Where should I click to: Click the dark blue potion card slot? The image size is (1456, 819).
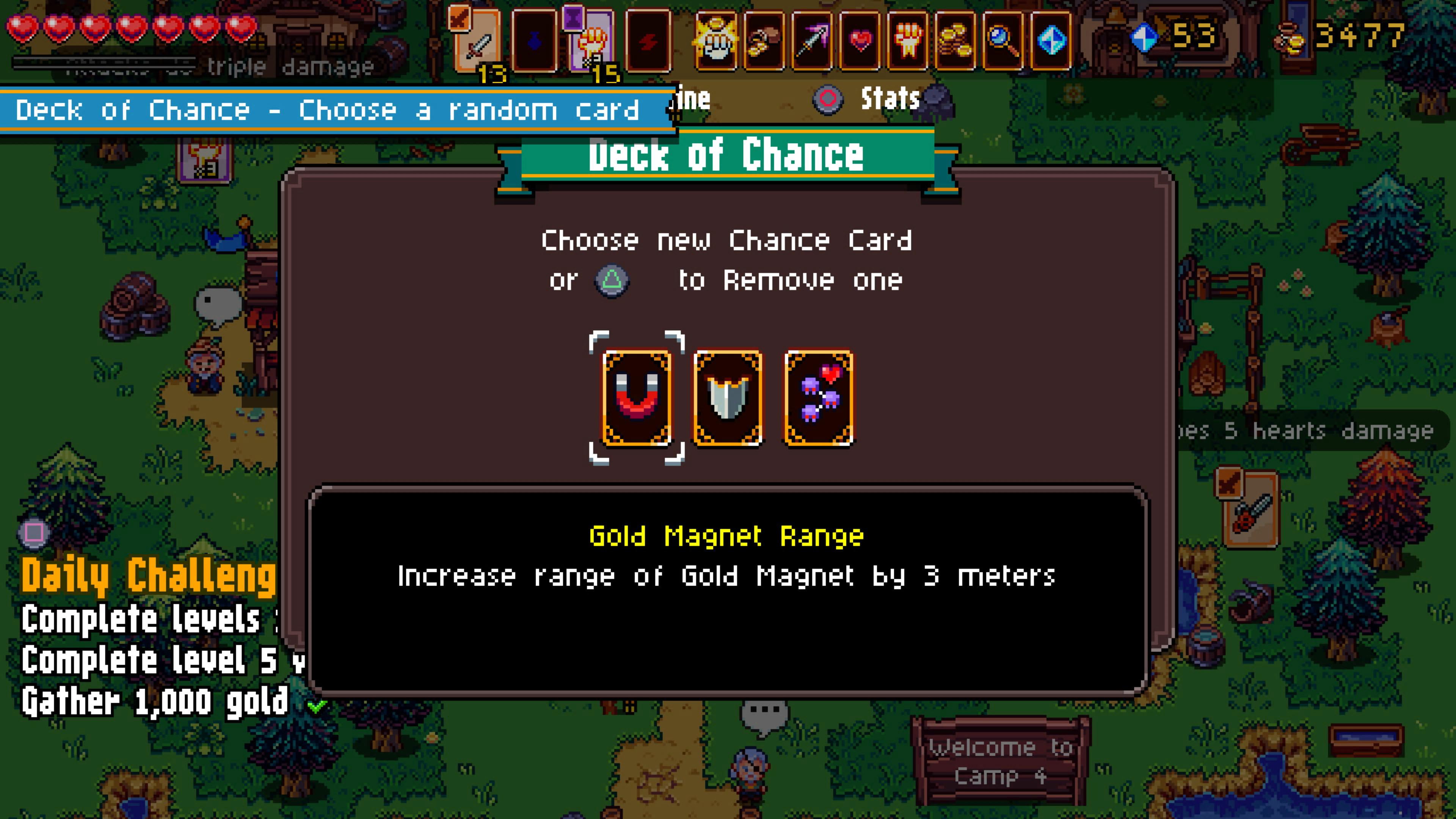(x=534, y=41)
